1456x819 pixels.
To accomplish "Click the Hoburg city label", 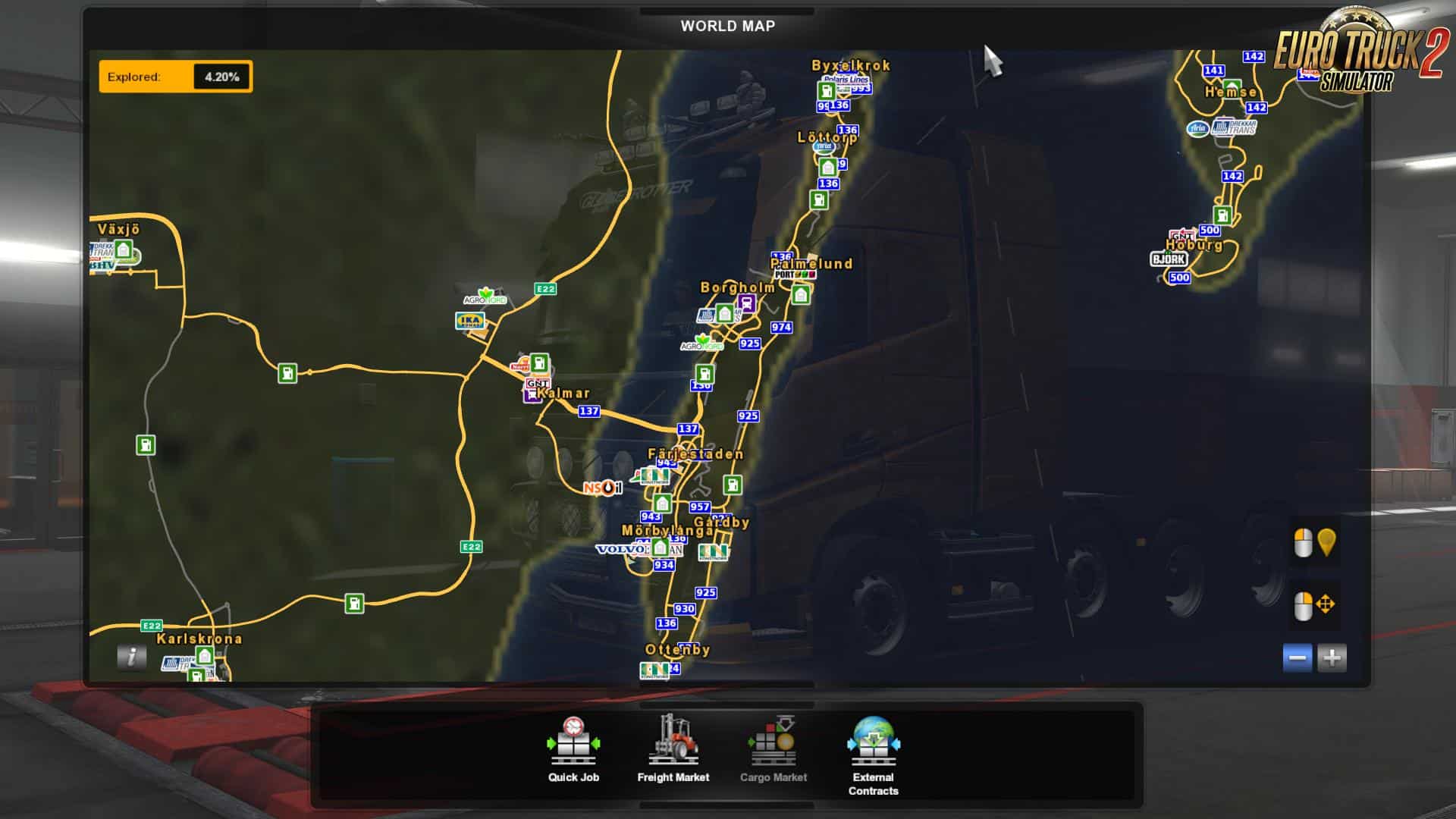I will point(1194,245).
